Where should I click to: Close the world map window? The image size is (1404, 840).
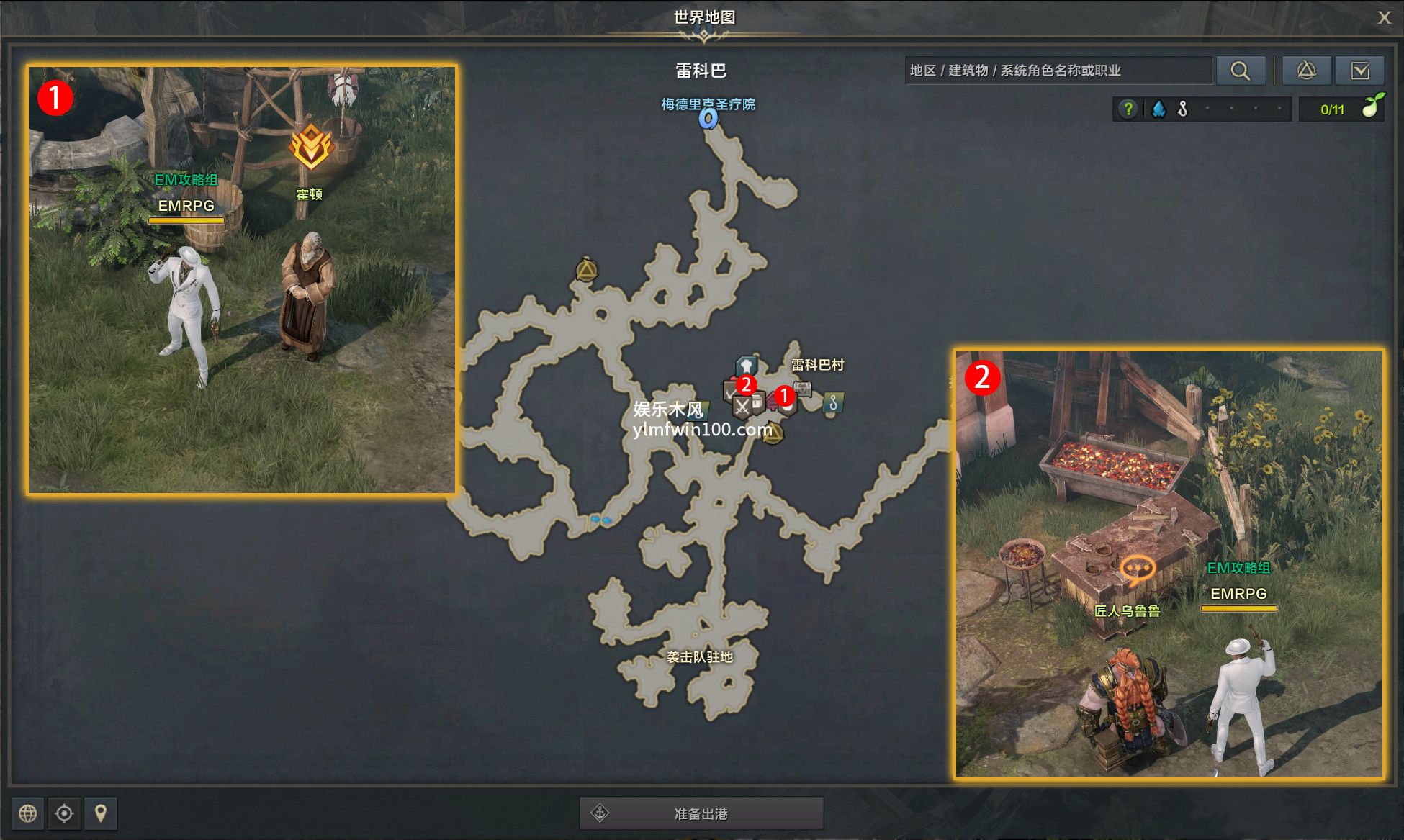point(1384,18)
